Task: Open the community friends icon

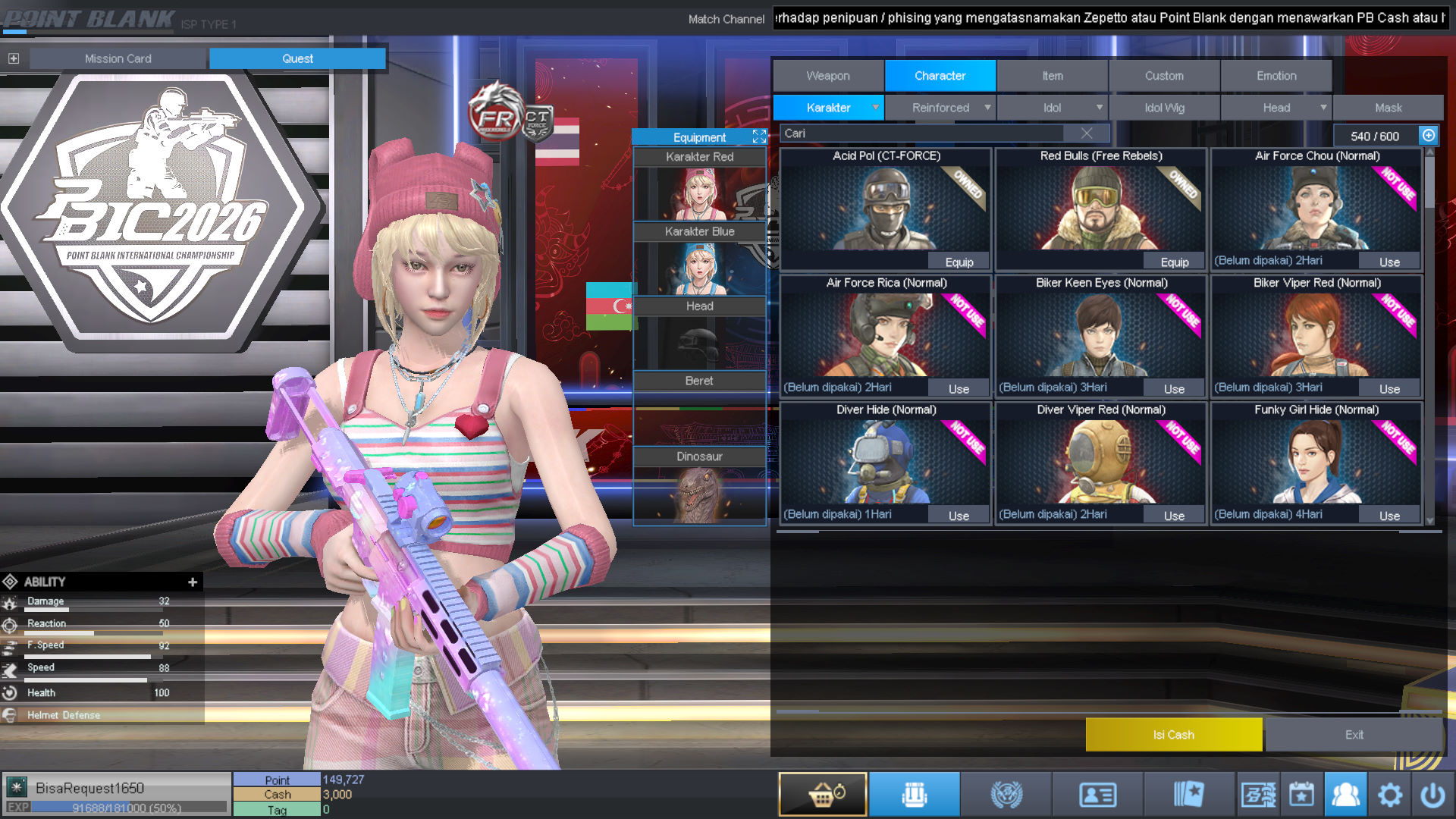Action: pyautogui.click(x=1346, y=794)
